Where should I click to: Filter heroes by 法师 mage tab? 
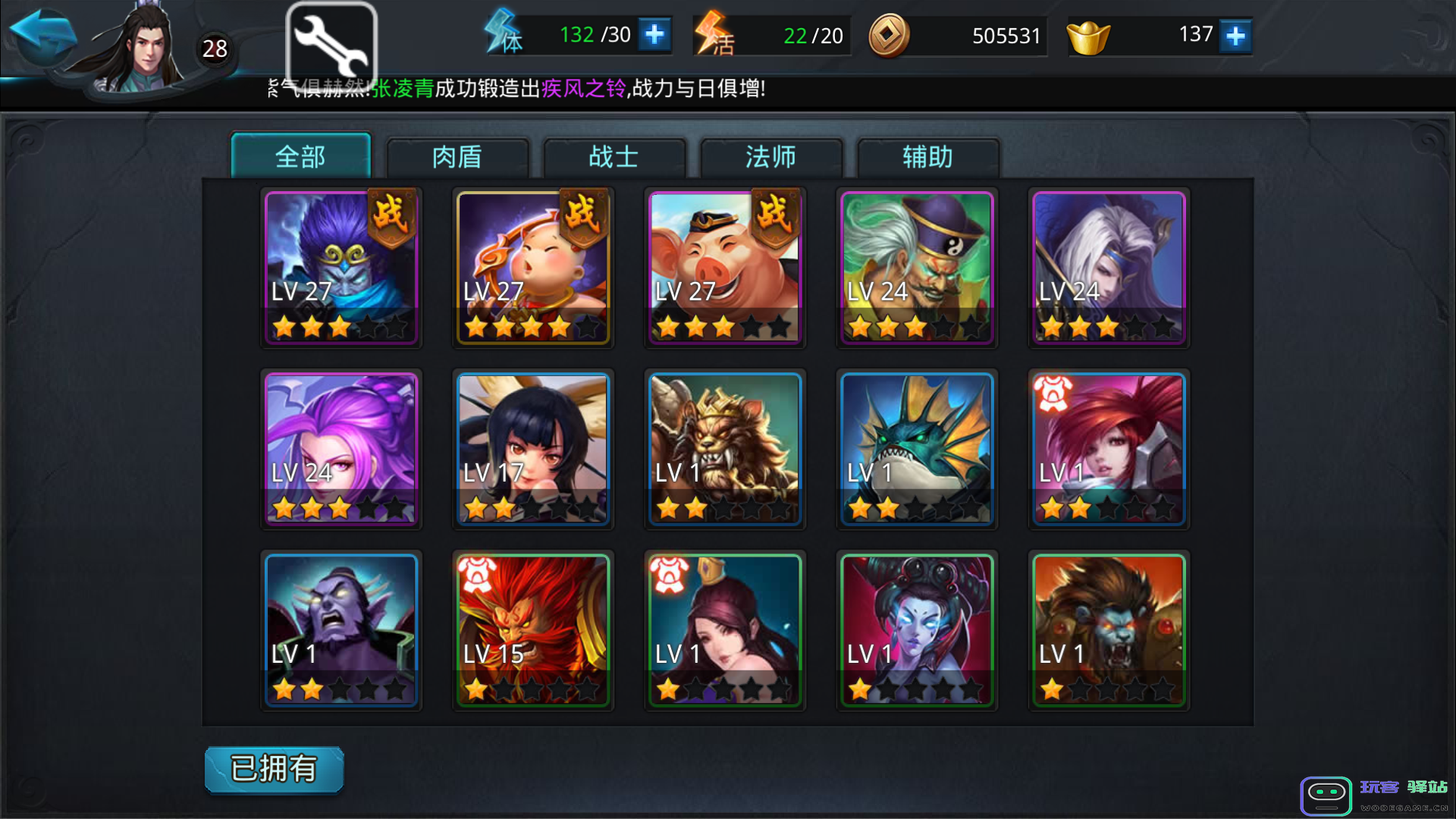point(771,158)
